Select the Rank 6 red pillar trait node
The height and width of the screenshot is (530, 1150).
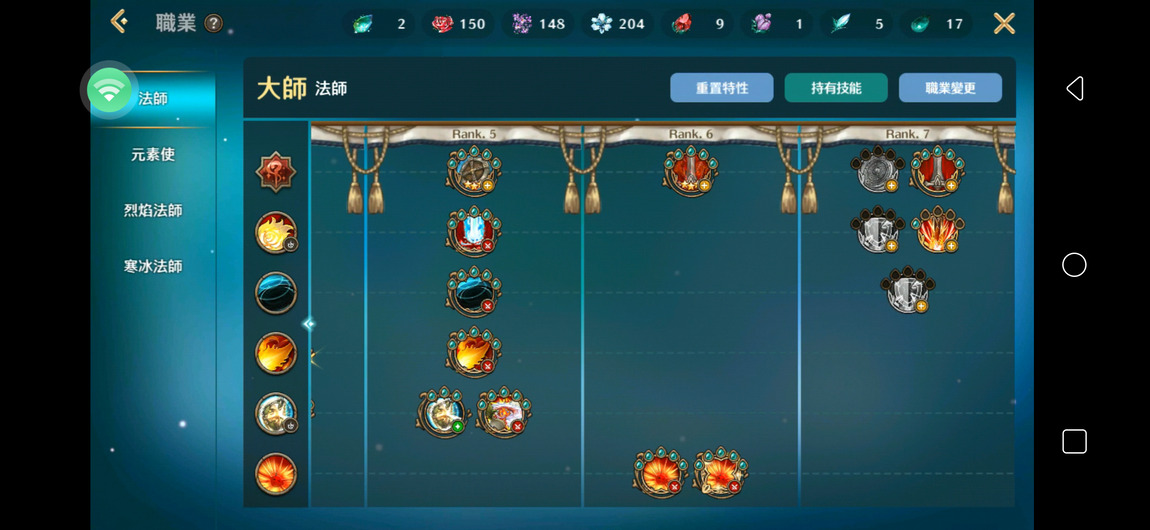point(690,170)
